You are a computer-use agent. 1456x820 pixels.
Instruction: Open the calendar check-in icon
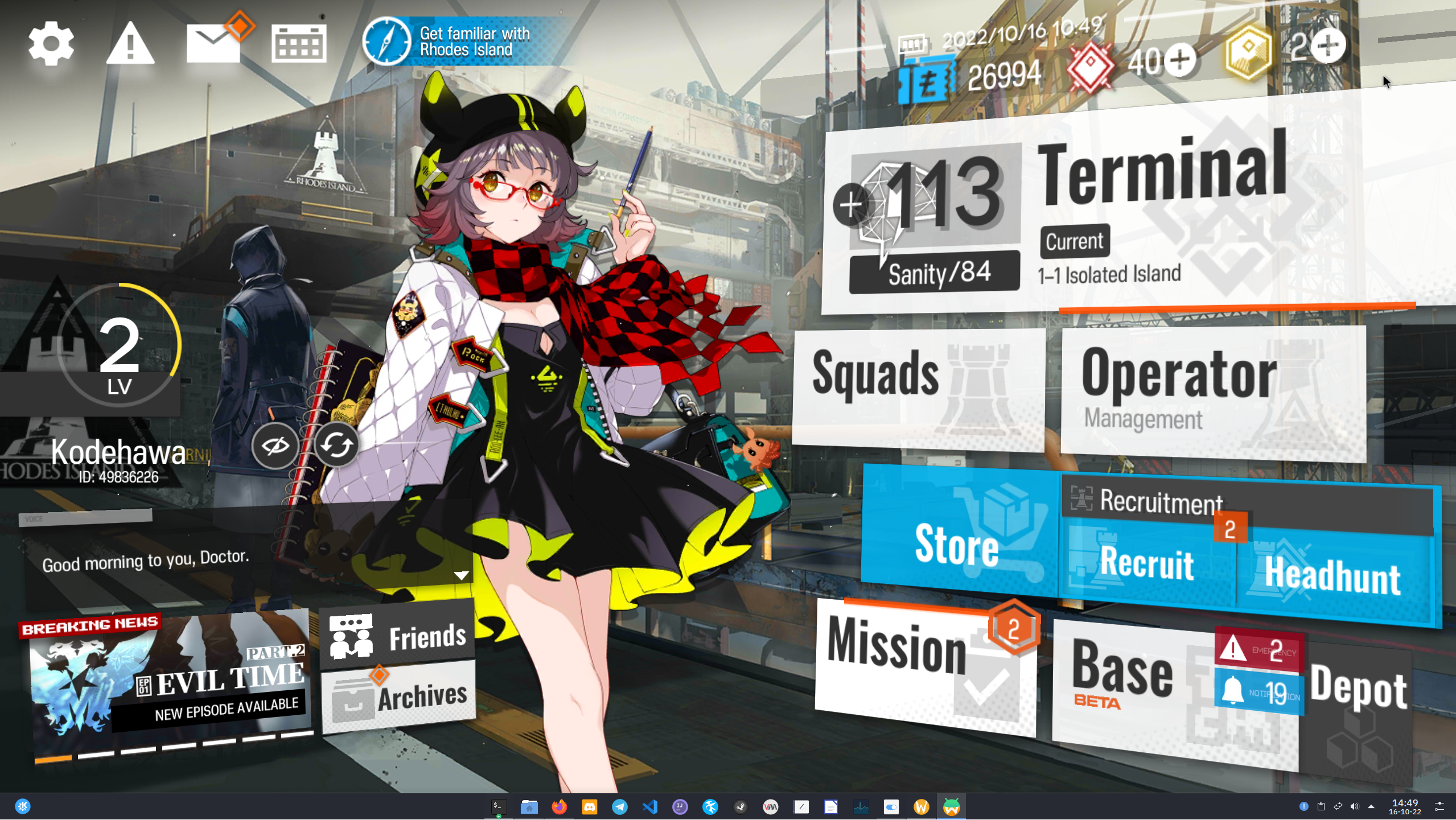299,43
